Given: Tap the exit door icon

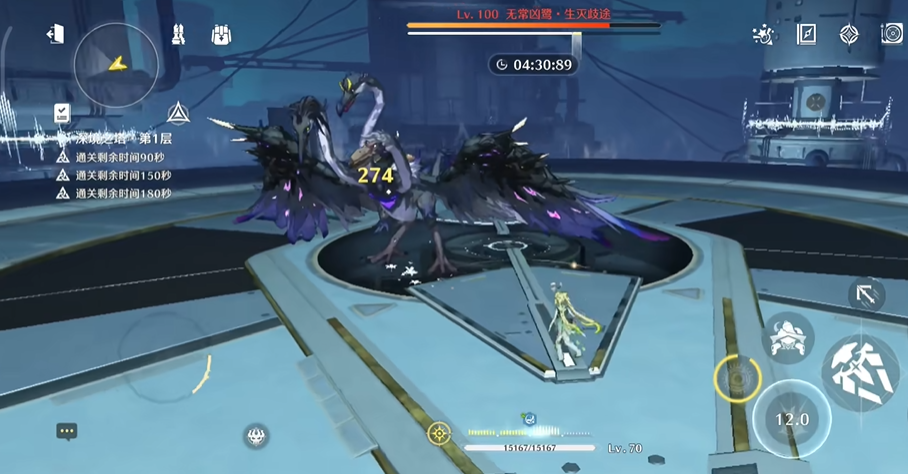Looking at the screenshot, I should (55, 35).
